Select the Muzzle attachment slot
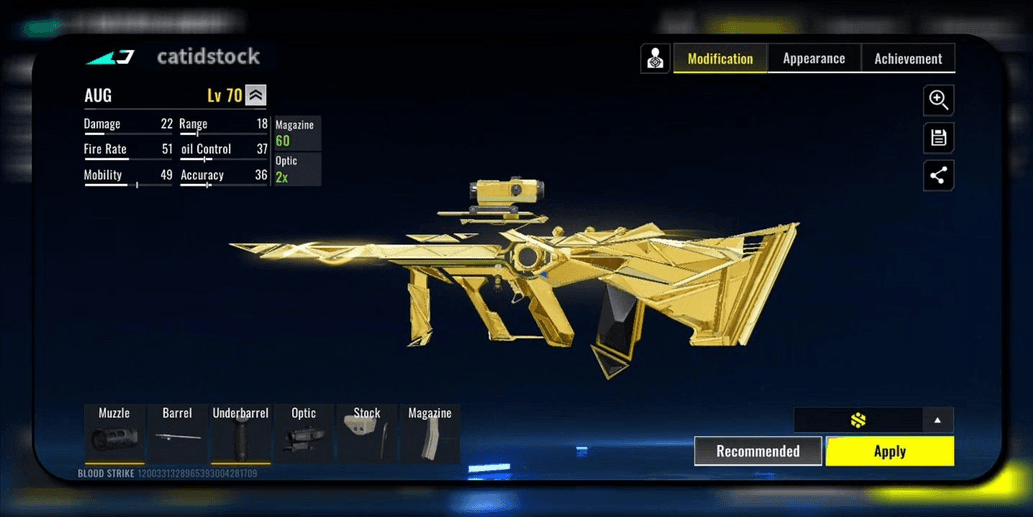Viewport: 1033px width, 517px height. pyautogui.click(x=113, y=433)
